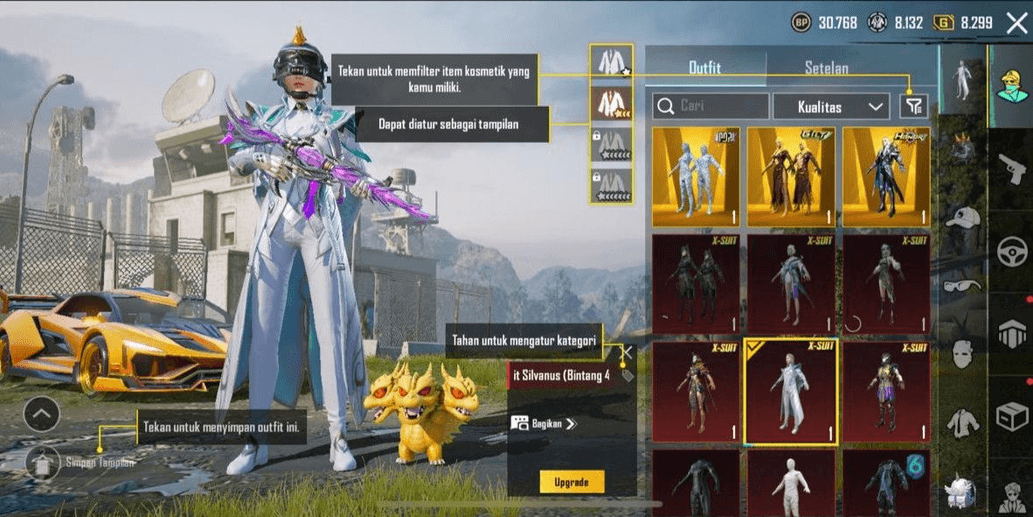Open the crate box category

point(1011,414)
